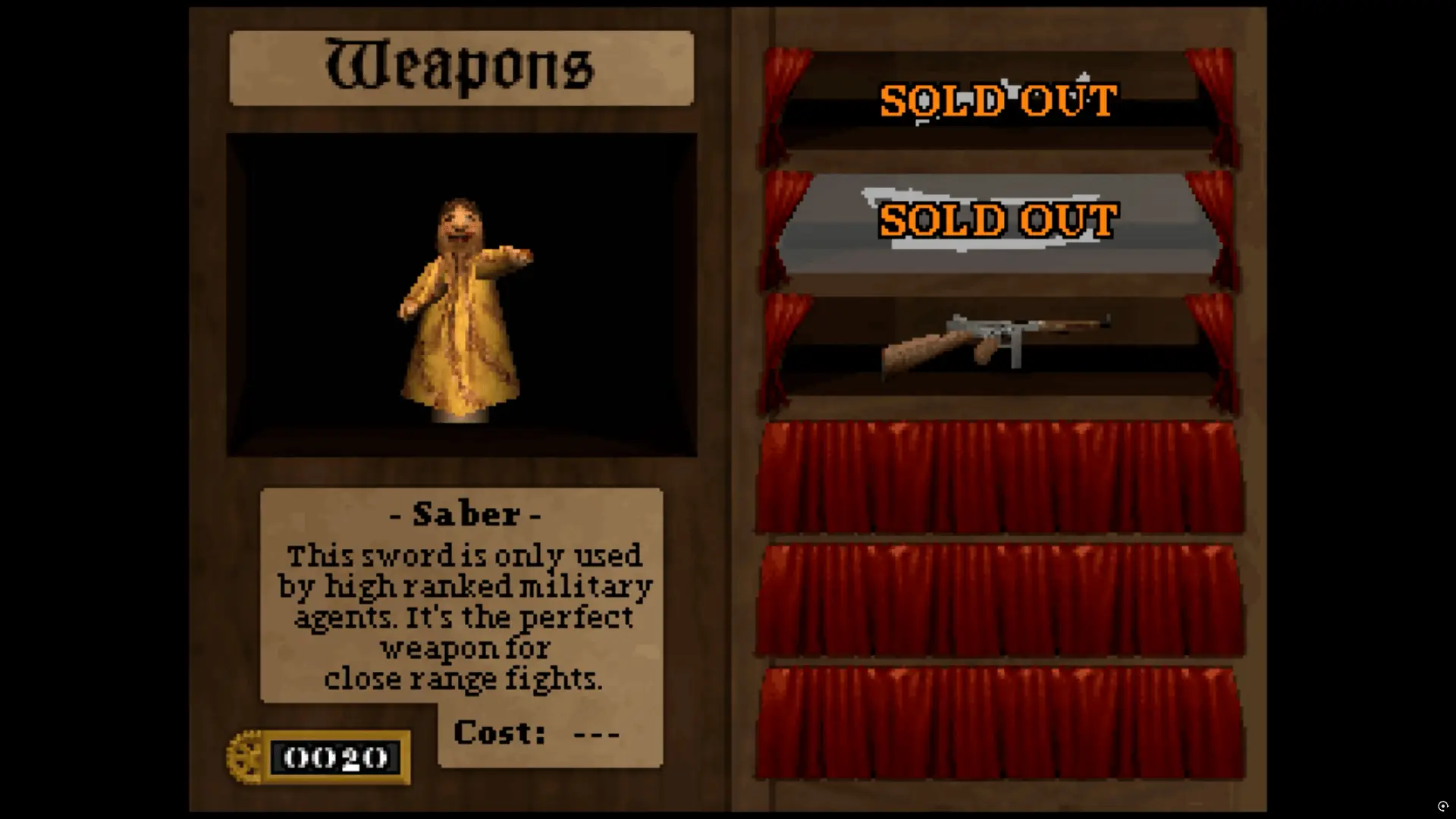Click the circular arrow overlay icon
The image size is (1456, 819).
[1442, 806]
